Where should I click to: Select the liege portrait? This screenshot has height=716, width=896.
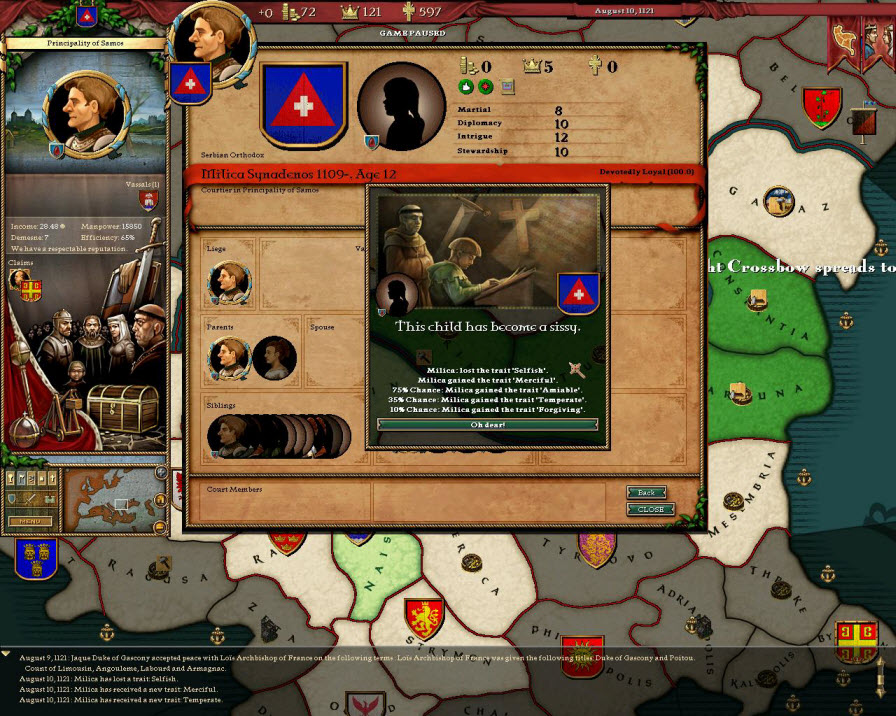tap(227, 284)
